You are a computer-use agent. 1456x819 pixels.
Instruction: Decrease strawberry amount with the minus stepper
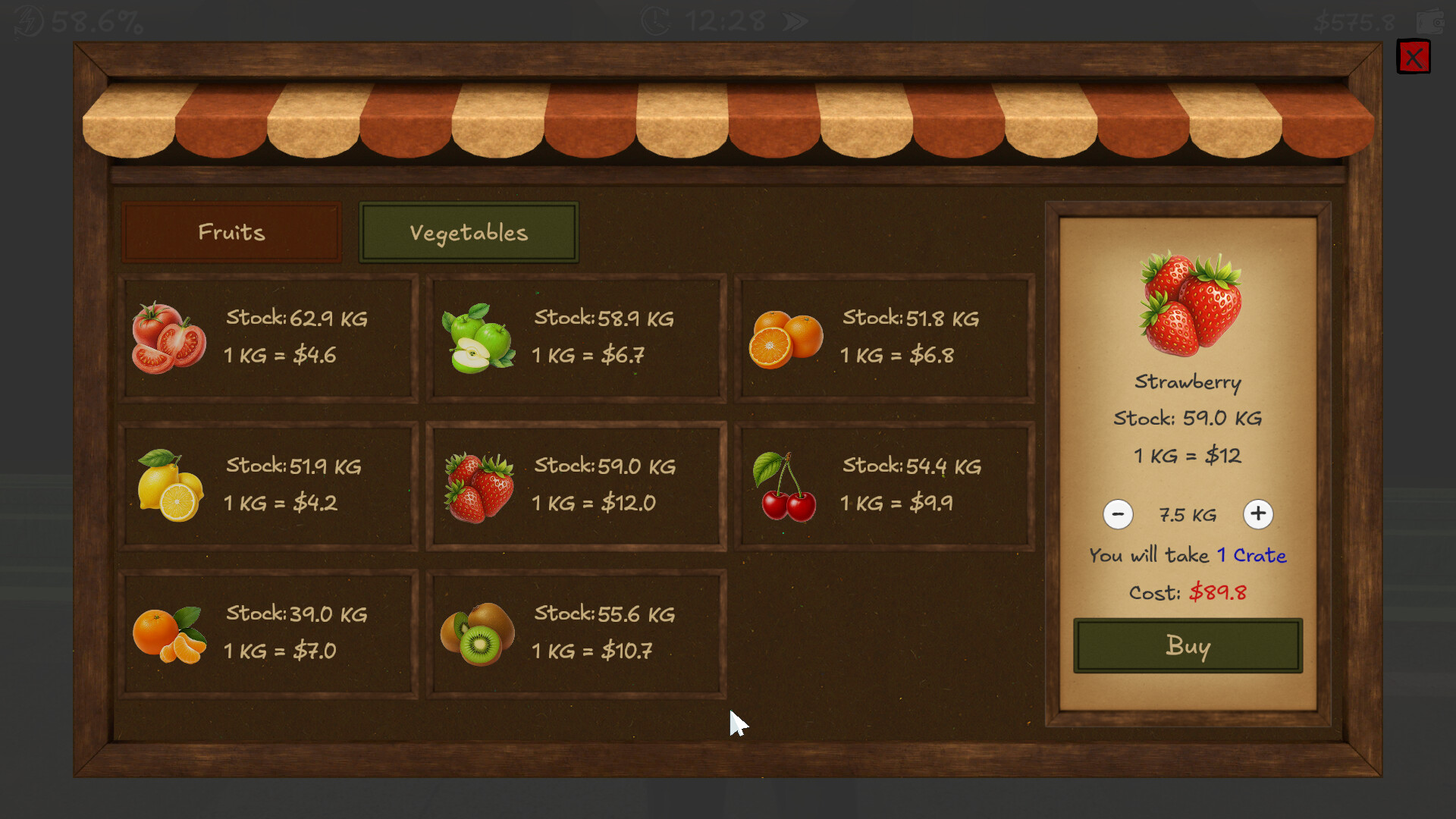[x=1118, y=514]
